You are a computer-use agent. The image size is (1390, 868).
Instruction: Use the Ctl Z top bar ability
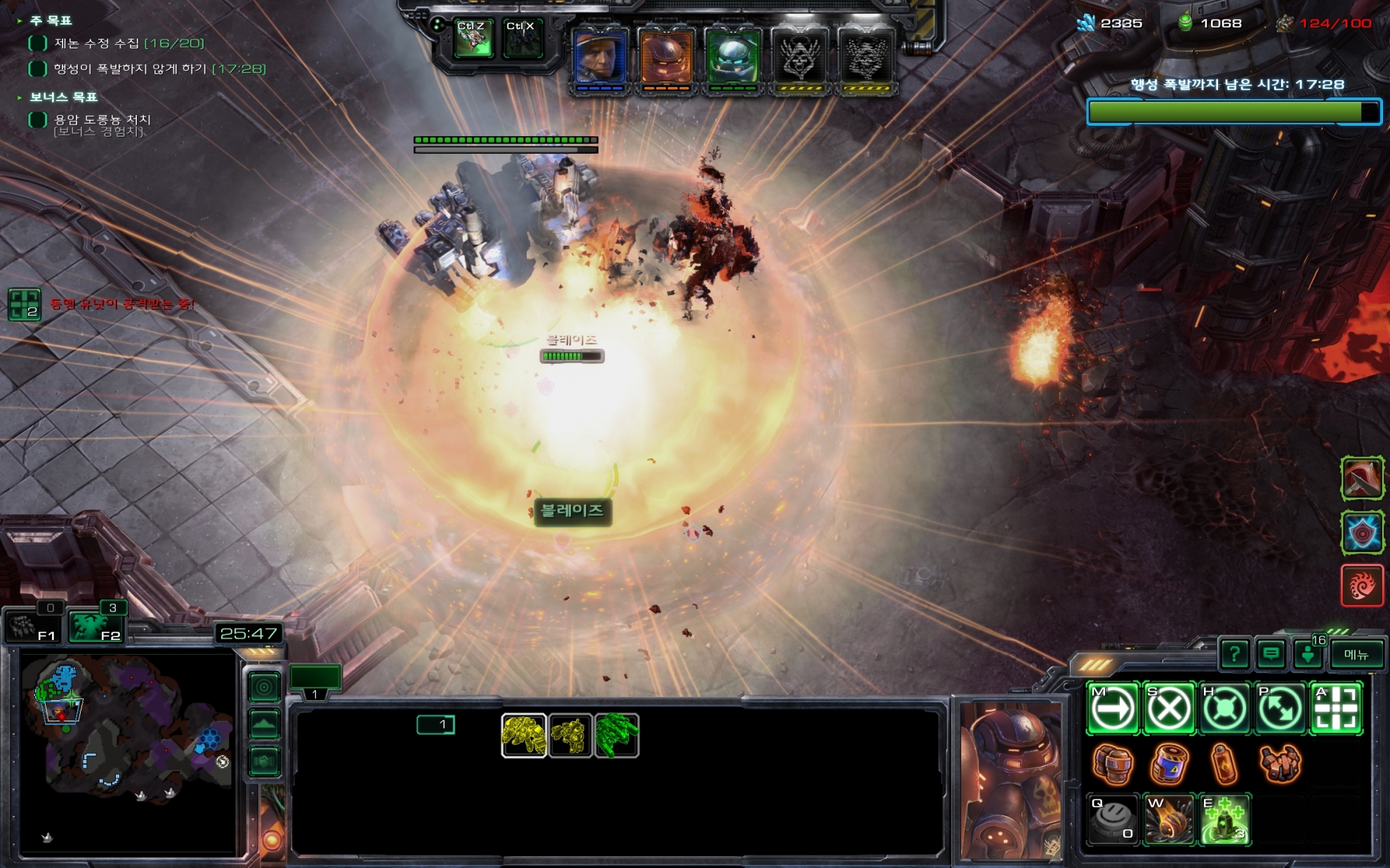pyautogui.click(x=472, y=39)
